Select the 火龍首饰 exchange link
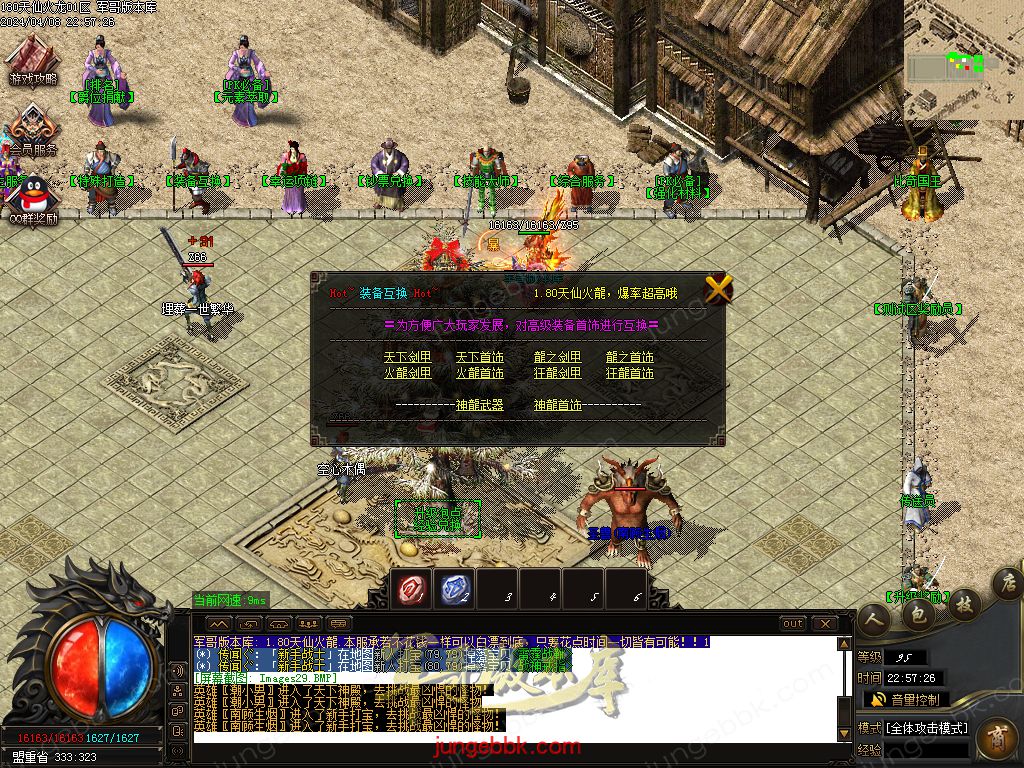This screenshot has height=768, width=1024. coord(480,373)
